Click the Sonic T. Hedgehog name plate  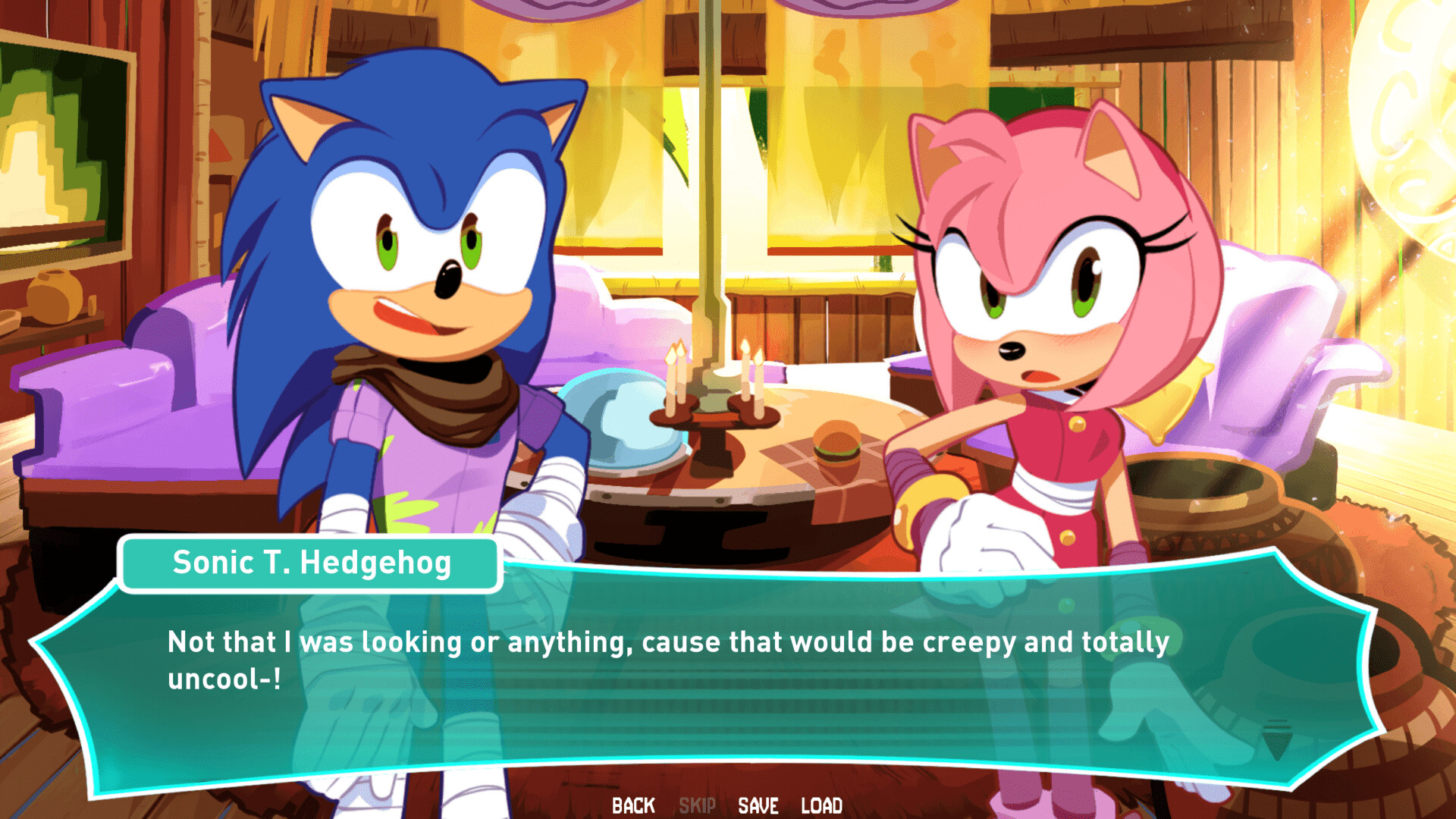[x=312, y=563]
